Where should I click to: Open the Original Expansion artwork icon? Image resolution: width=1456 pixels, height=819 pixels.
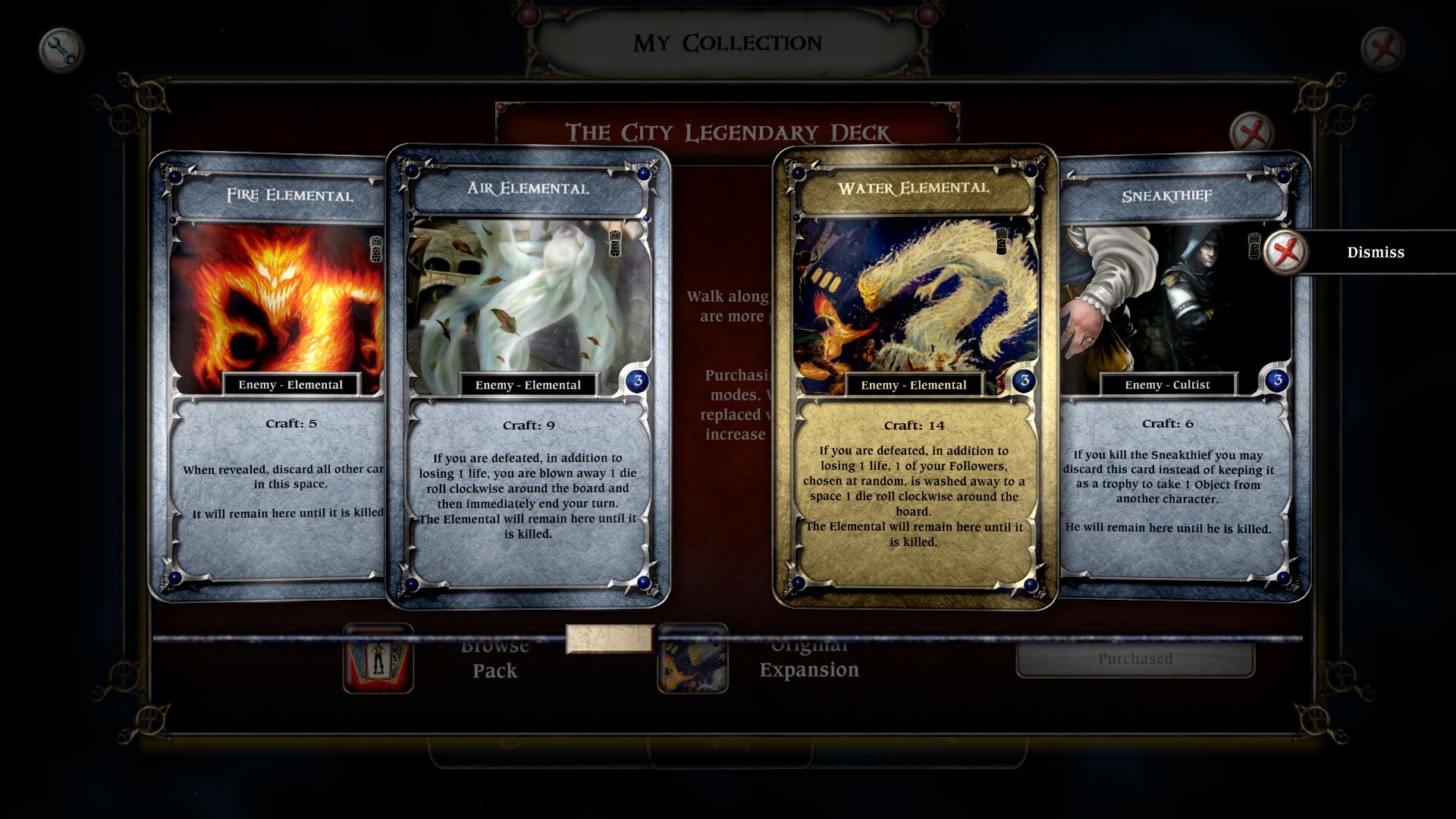(693, 658)
